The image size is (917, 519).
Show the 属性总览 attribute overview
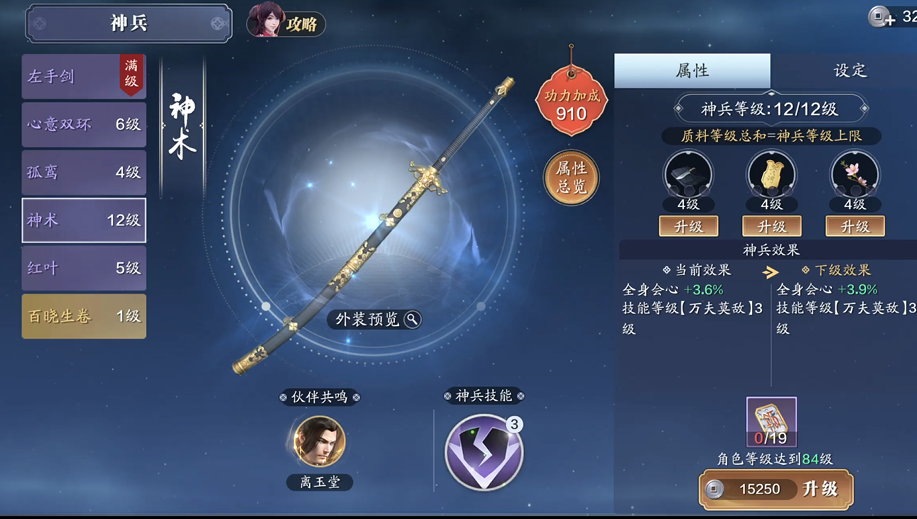click(571, 177)
